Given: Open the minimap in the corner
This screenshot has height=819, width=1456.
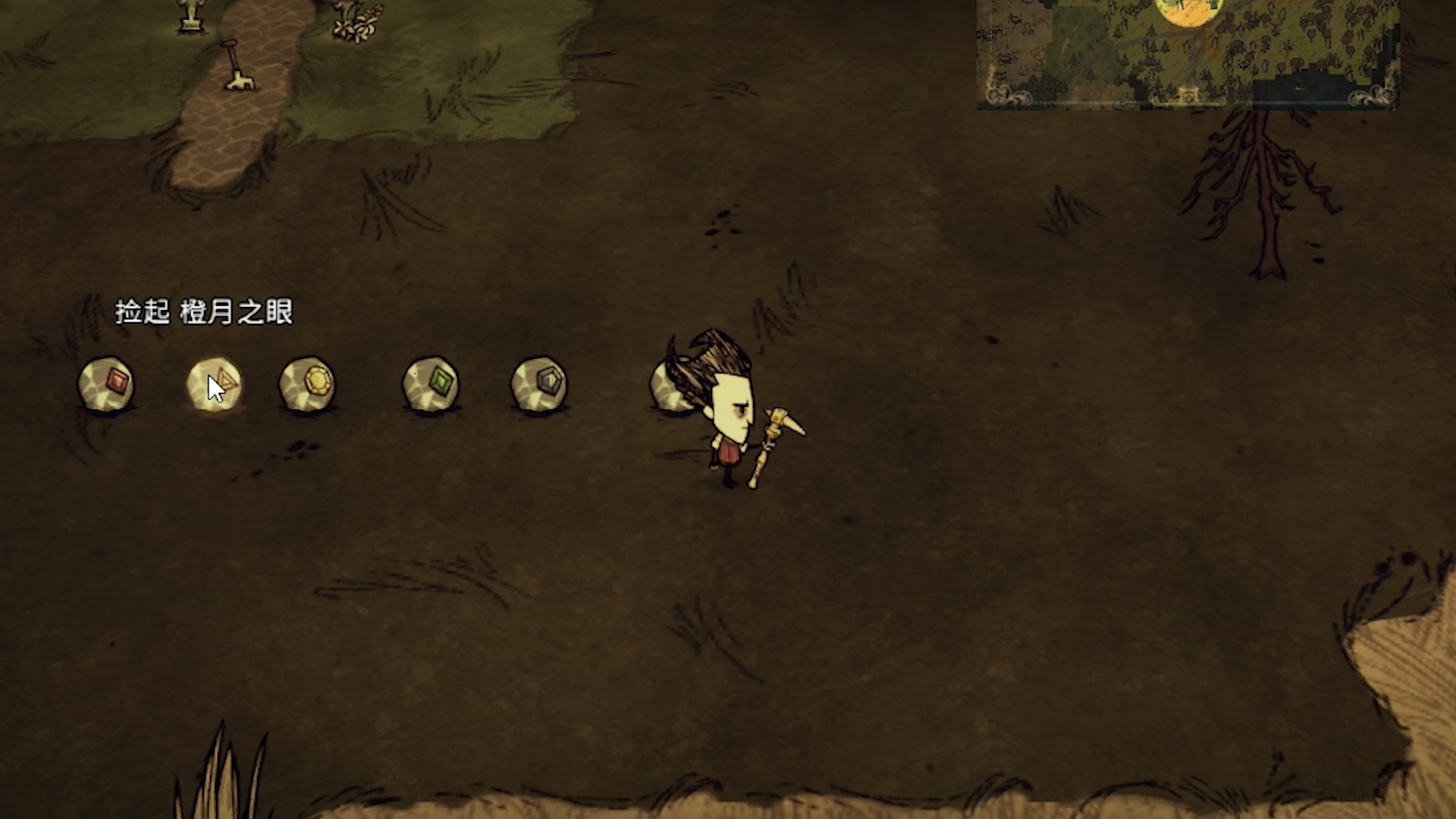Looking at the screenshot, I should [1187, 52].
